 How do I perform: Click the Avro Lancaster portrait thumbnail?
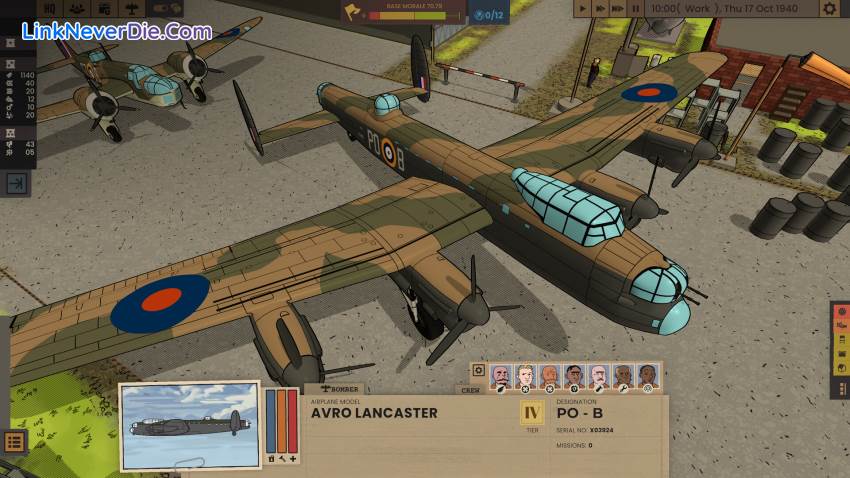(188, 424)
